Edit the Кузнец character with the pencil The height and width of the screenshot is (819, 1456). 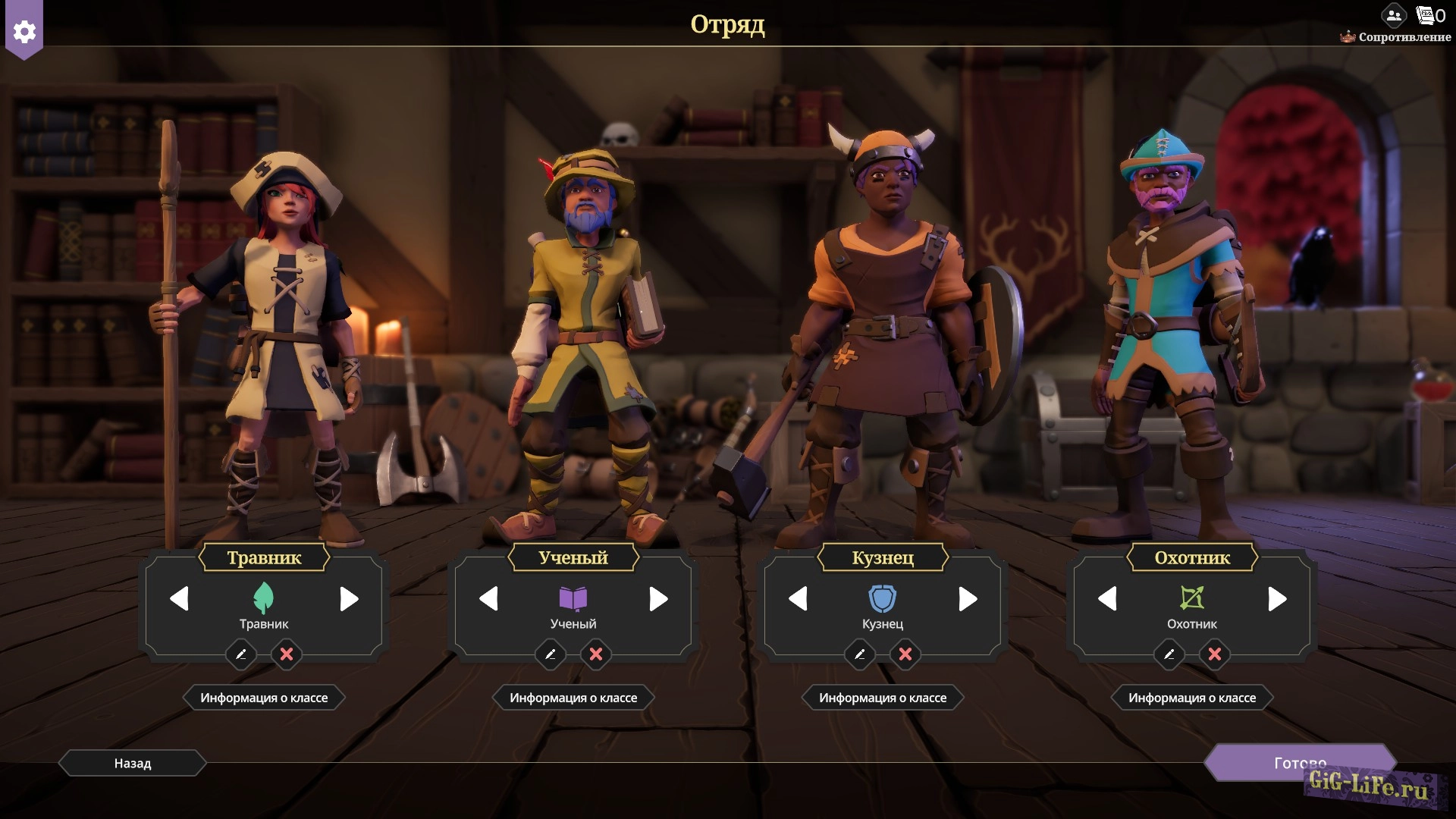[860, 654]
